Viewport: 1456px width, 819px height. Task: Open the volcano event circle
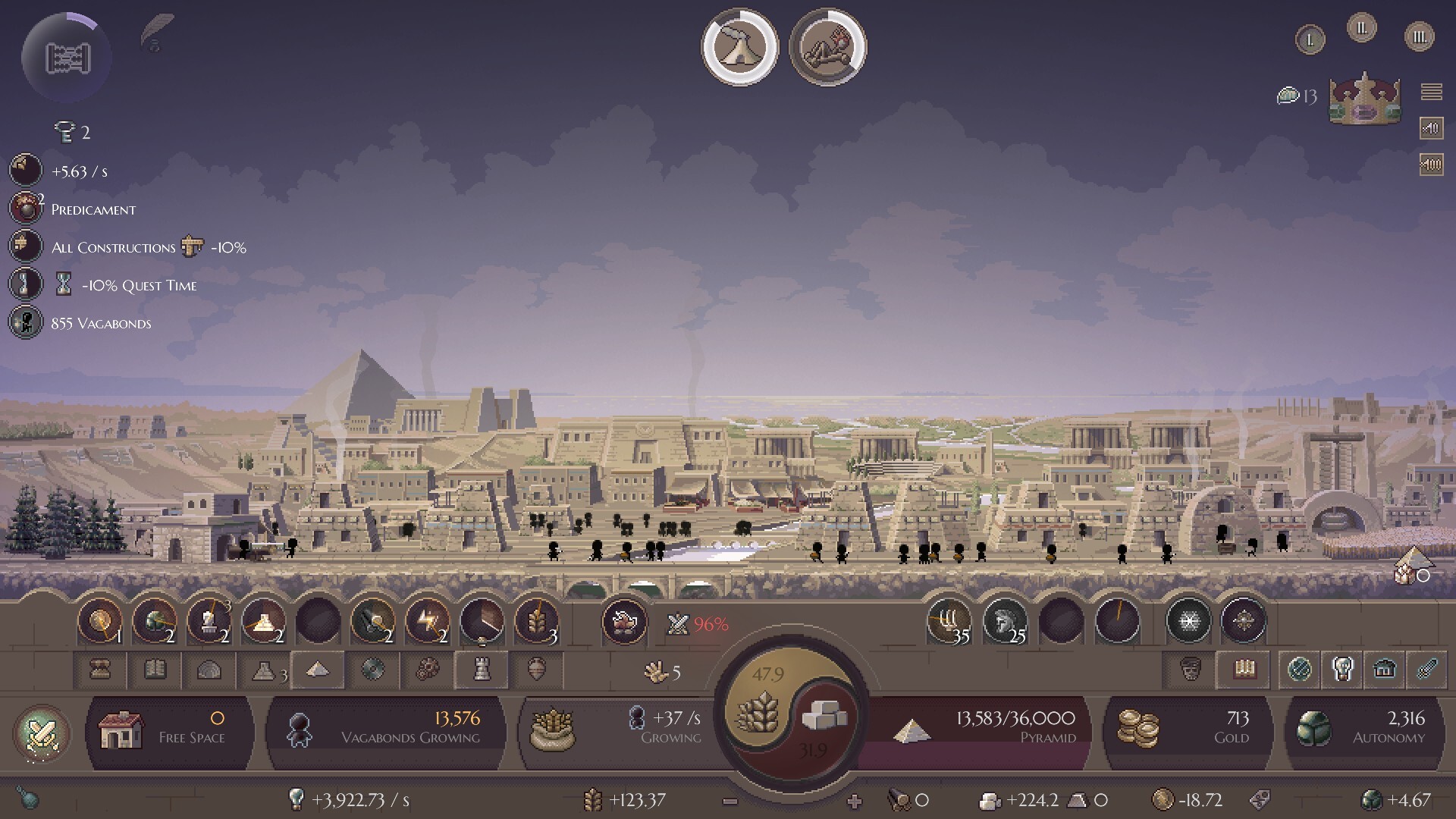739,47
